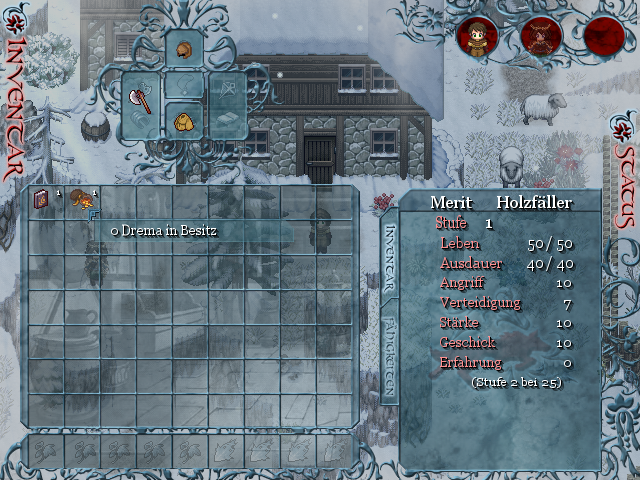
Task: Choose the second party member portrait
Action: 541,37
